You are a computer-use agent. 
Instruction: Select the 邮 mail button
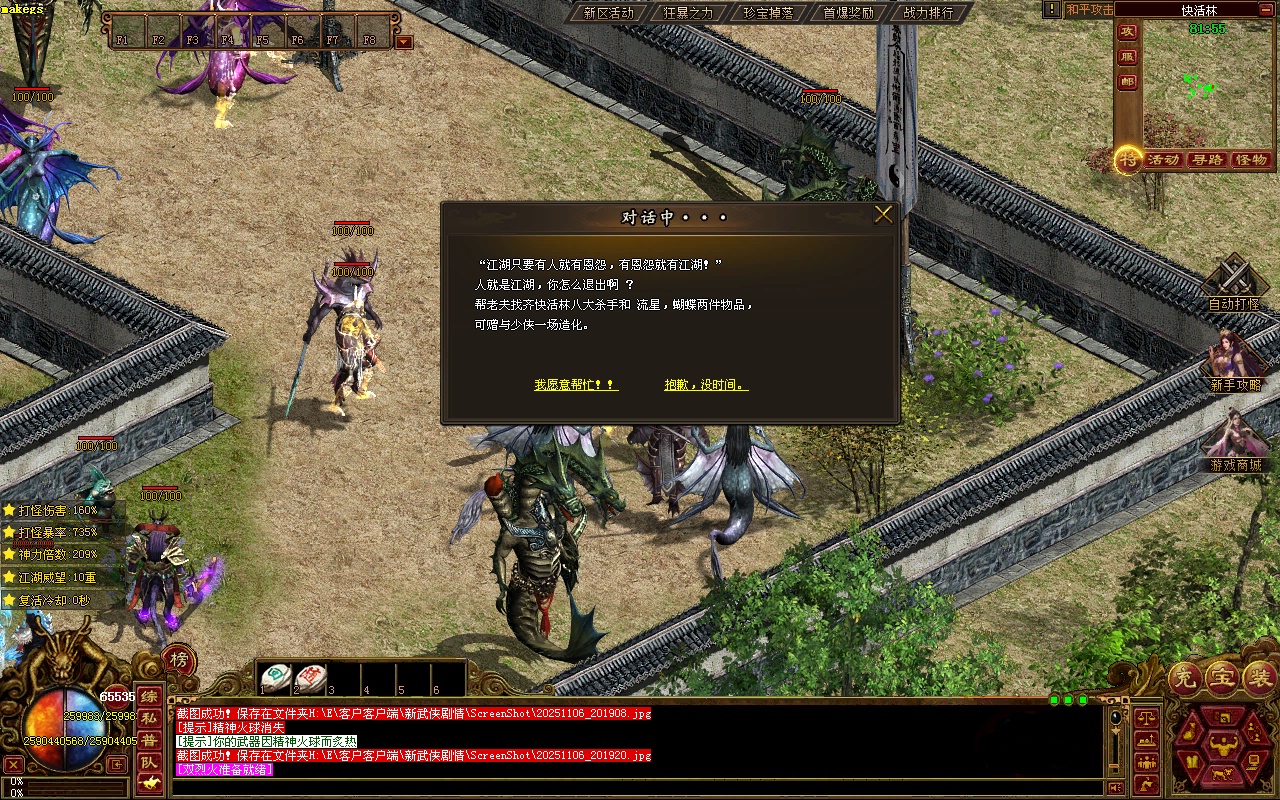(1128, 82)
